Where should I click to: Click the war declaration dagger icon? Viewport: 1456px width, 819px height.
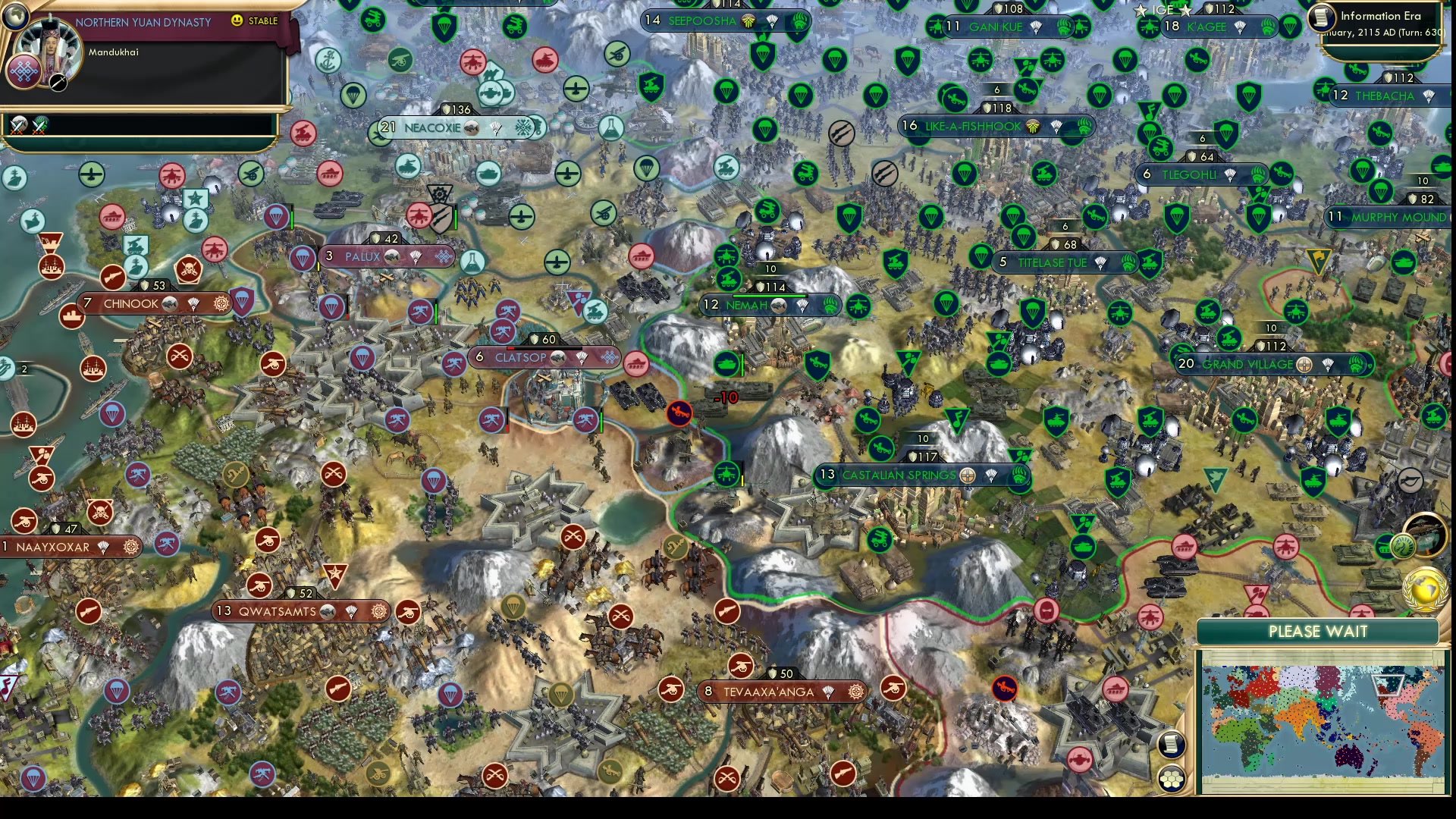tap(58, 83)
